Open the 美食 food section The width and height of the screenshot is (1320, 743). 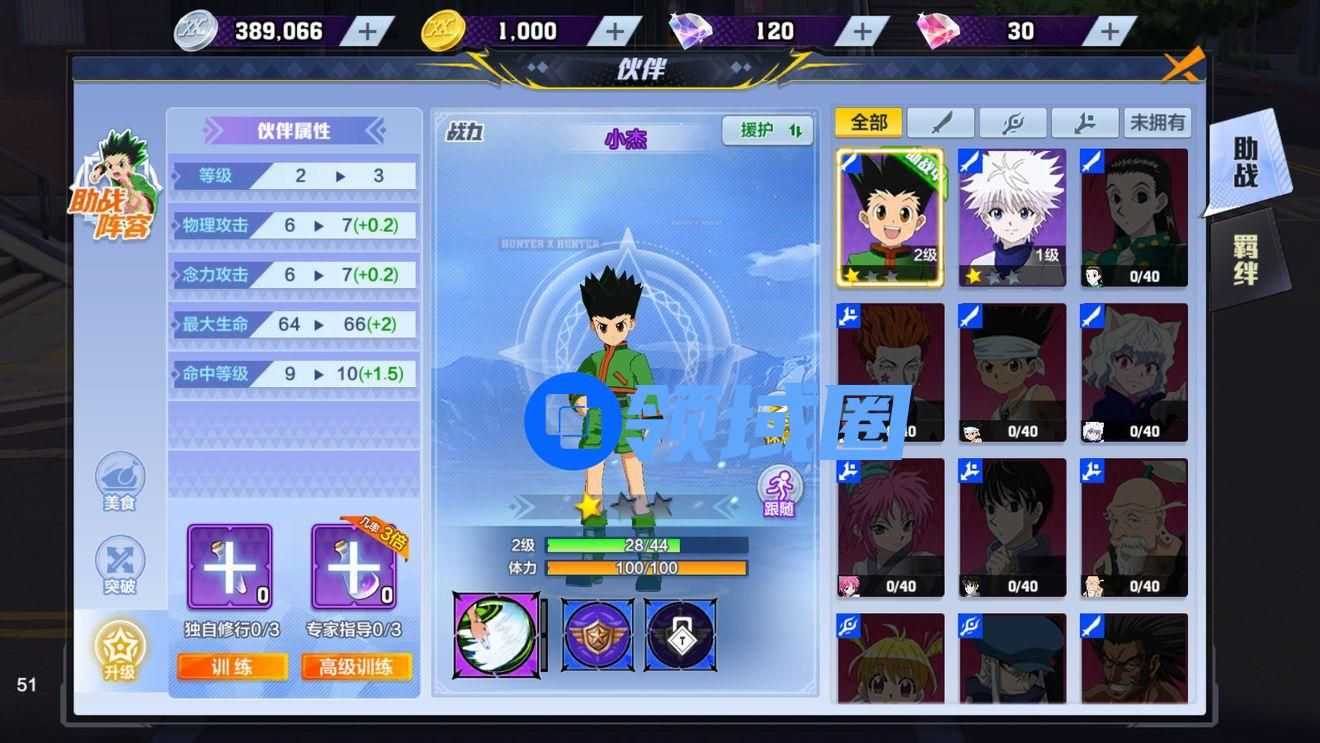tap(119, 482)
